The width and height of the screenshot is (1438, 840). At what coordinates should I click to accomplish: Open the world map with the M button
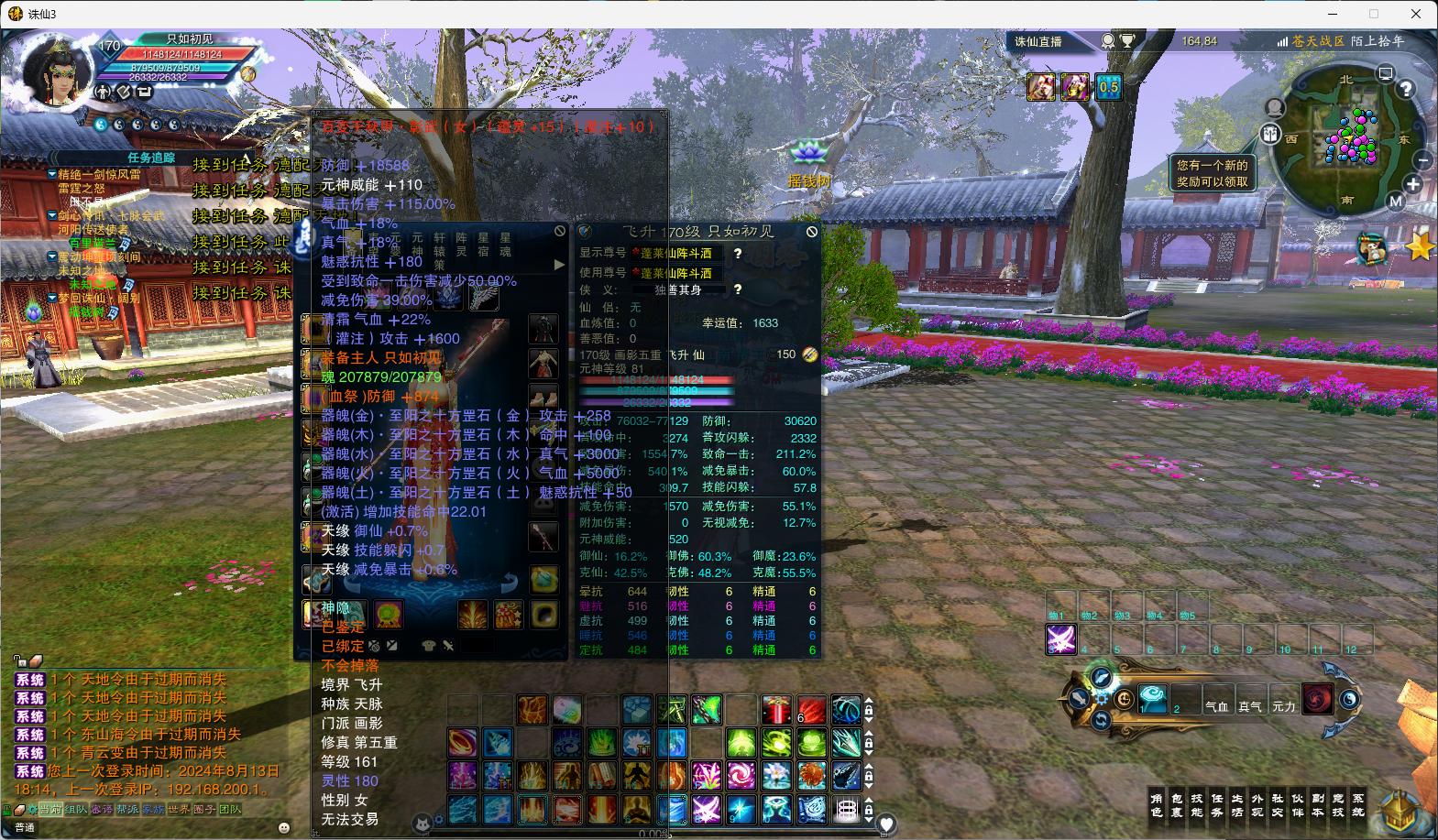[x=1395, y=202]
